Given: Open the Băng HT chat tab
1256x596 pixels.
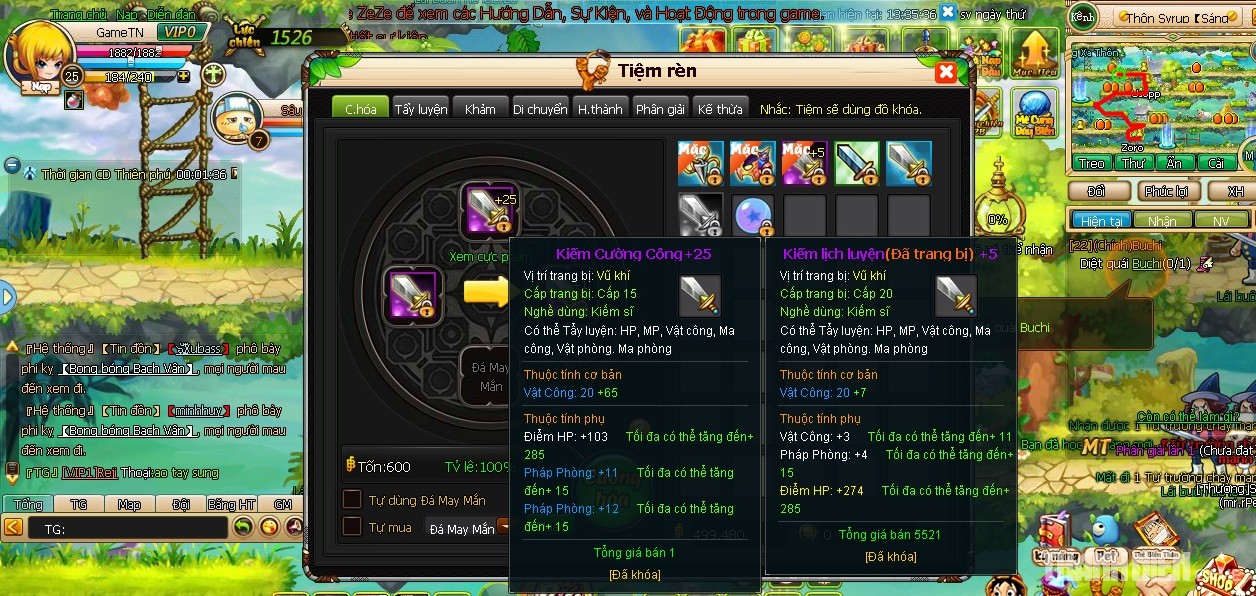Looking at the screenshot, I should coord(232,504).
